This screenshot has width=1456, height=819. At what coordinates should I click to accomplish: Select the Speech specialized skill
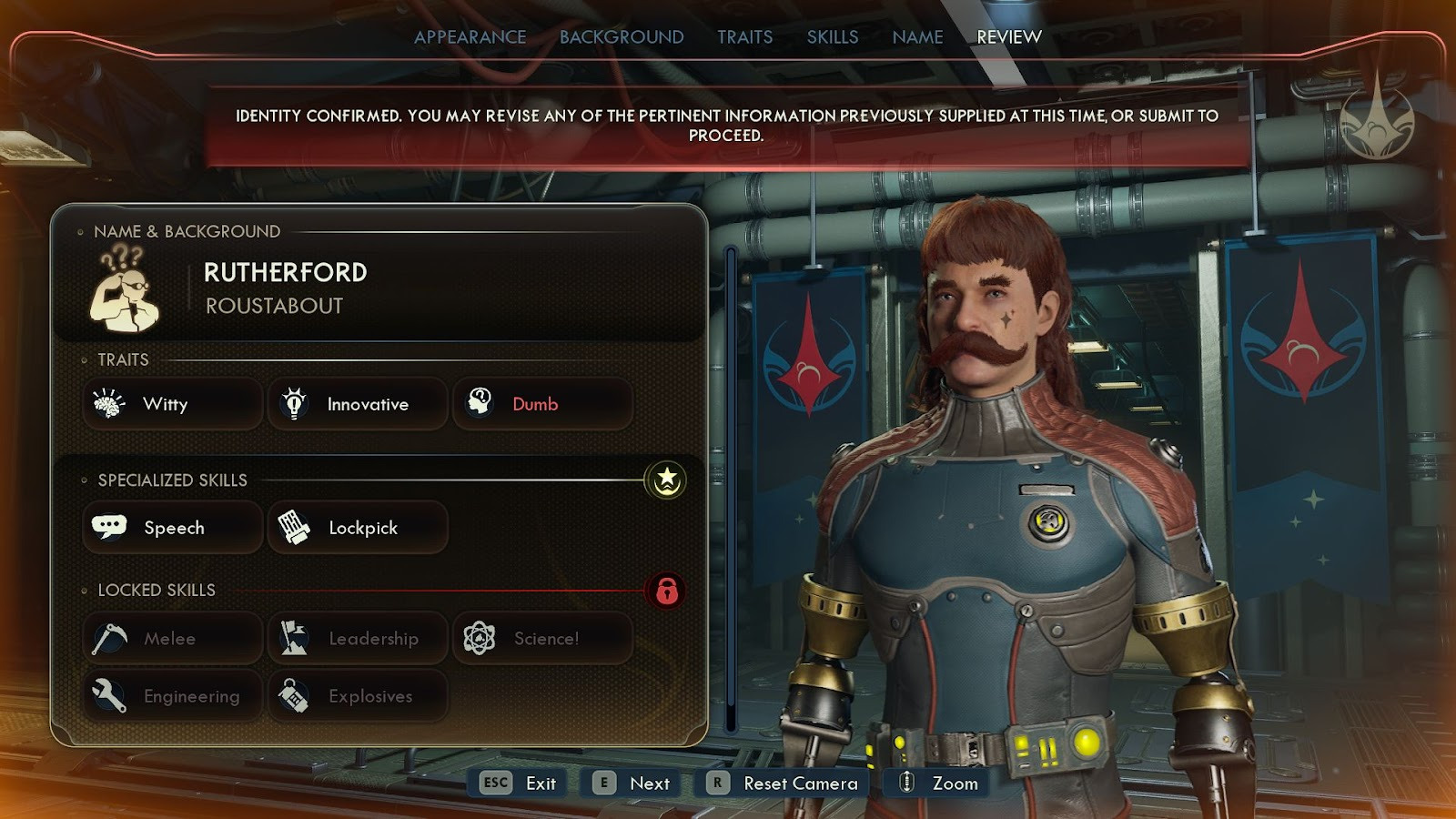[173, 528]
